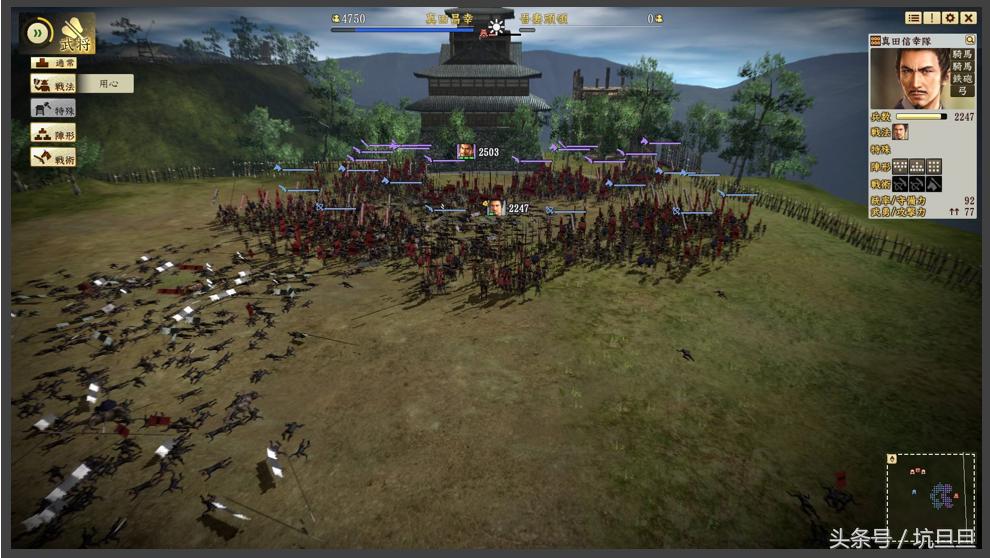Click the 戦法 portrait icon in unit panel
Image resolution: width=990 pixels, height=558 pixels.
click(900, 131)
